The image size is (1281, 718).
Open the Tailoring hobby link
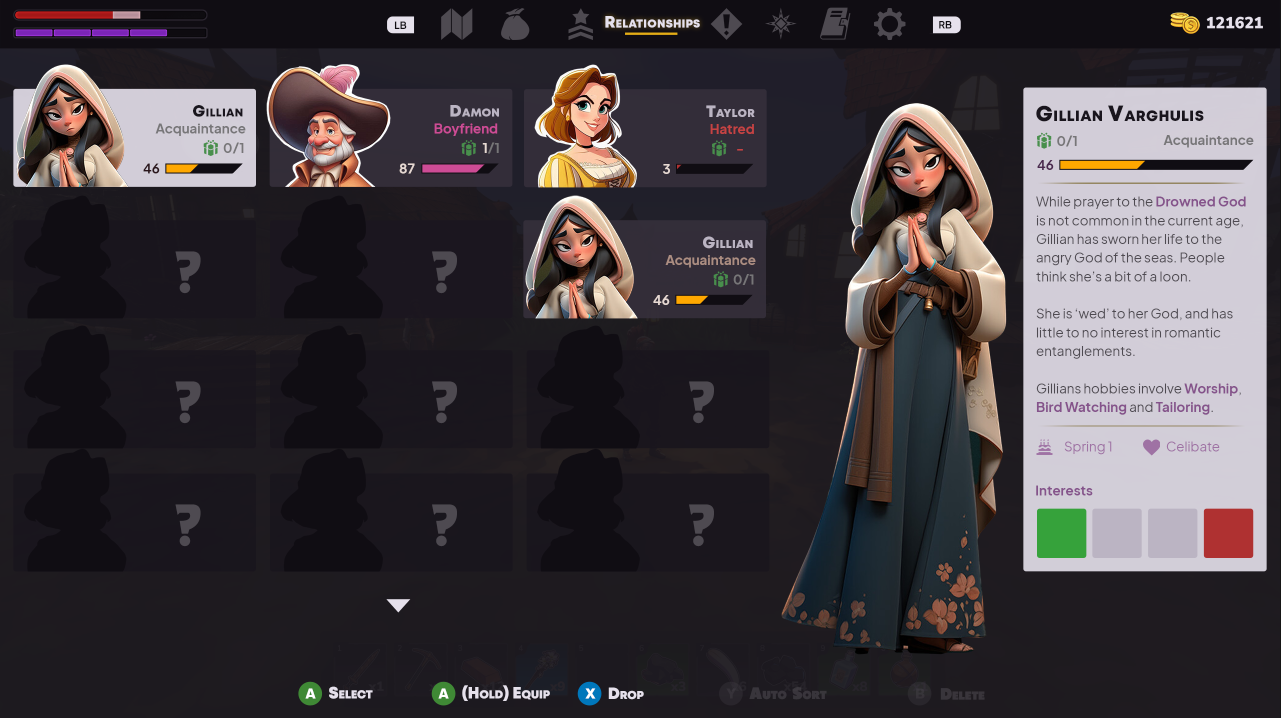[x=1182, y=408]
